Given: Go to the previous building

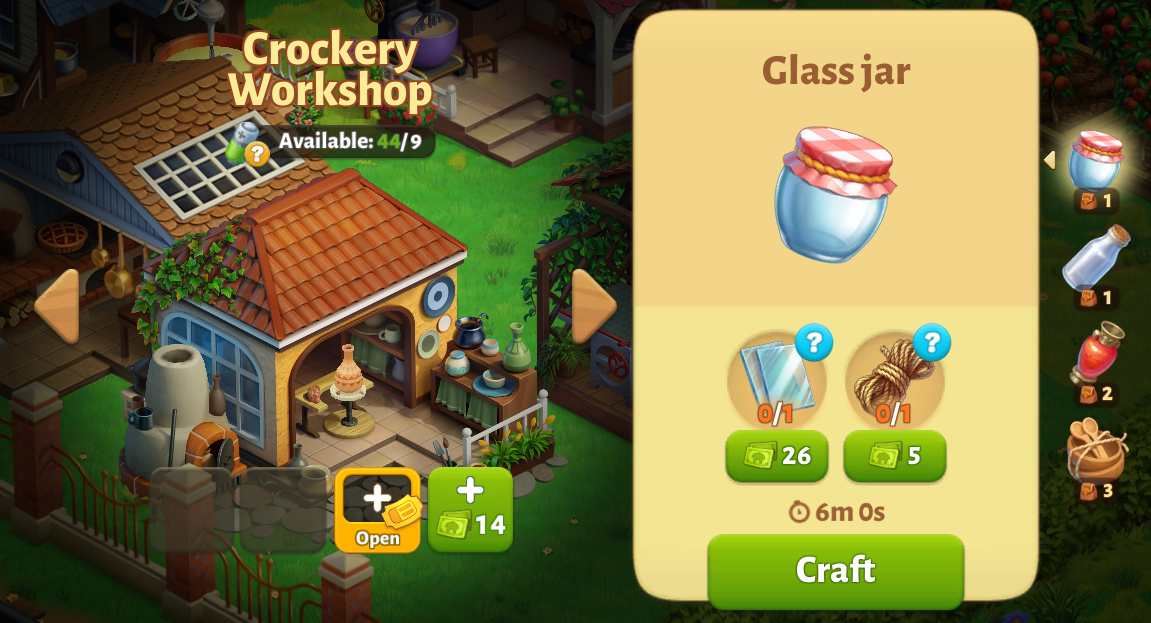Looking at the screenshot, I should [57, 306].
